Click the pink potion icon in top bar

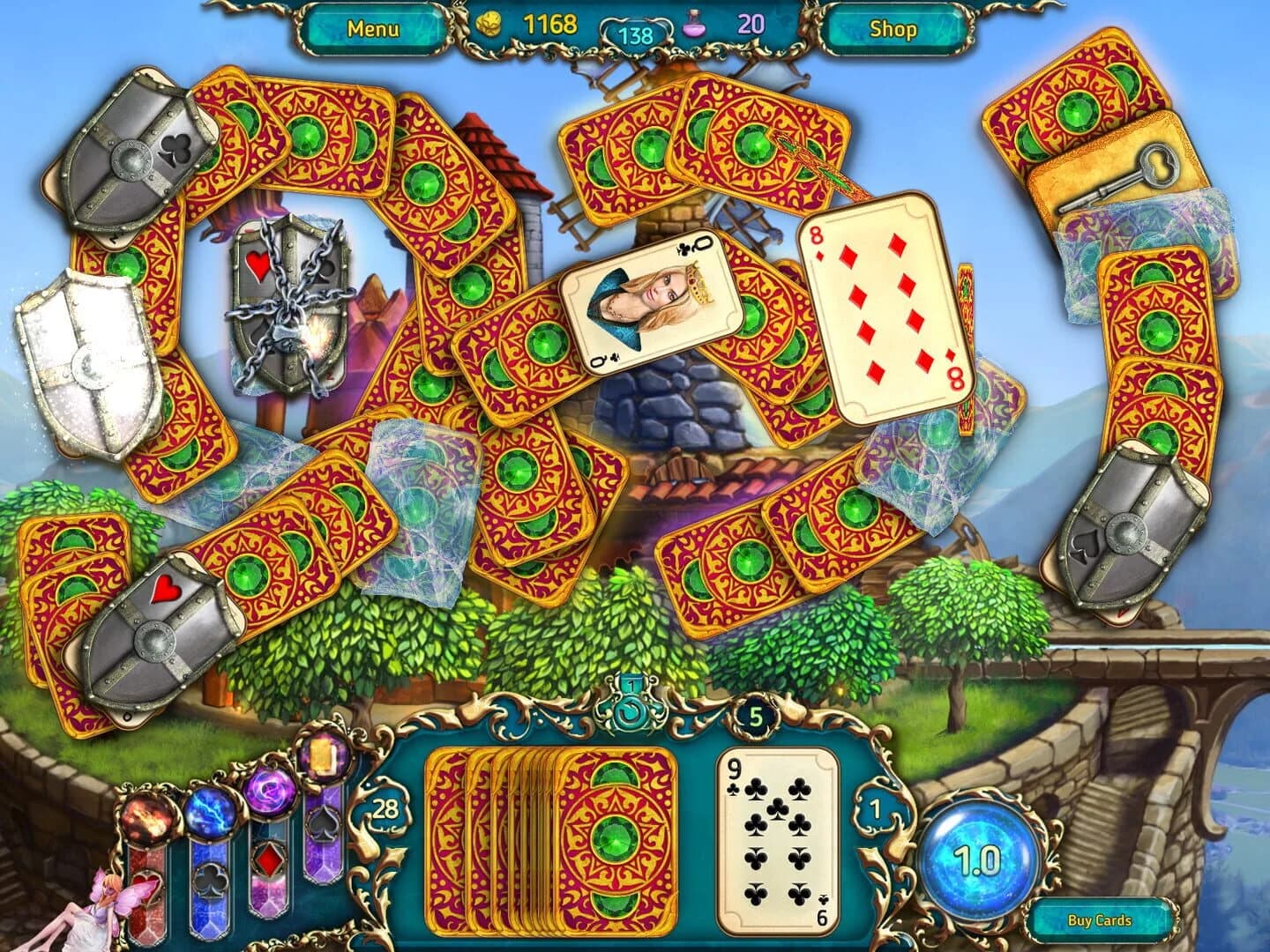click(693, 26)
